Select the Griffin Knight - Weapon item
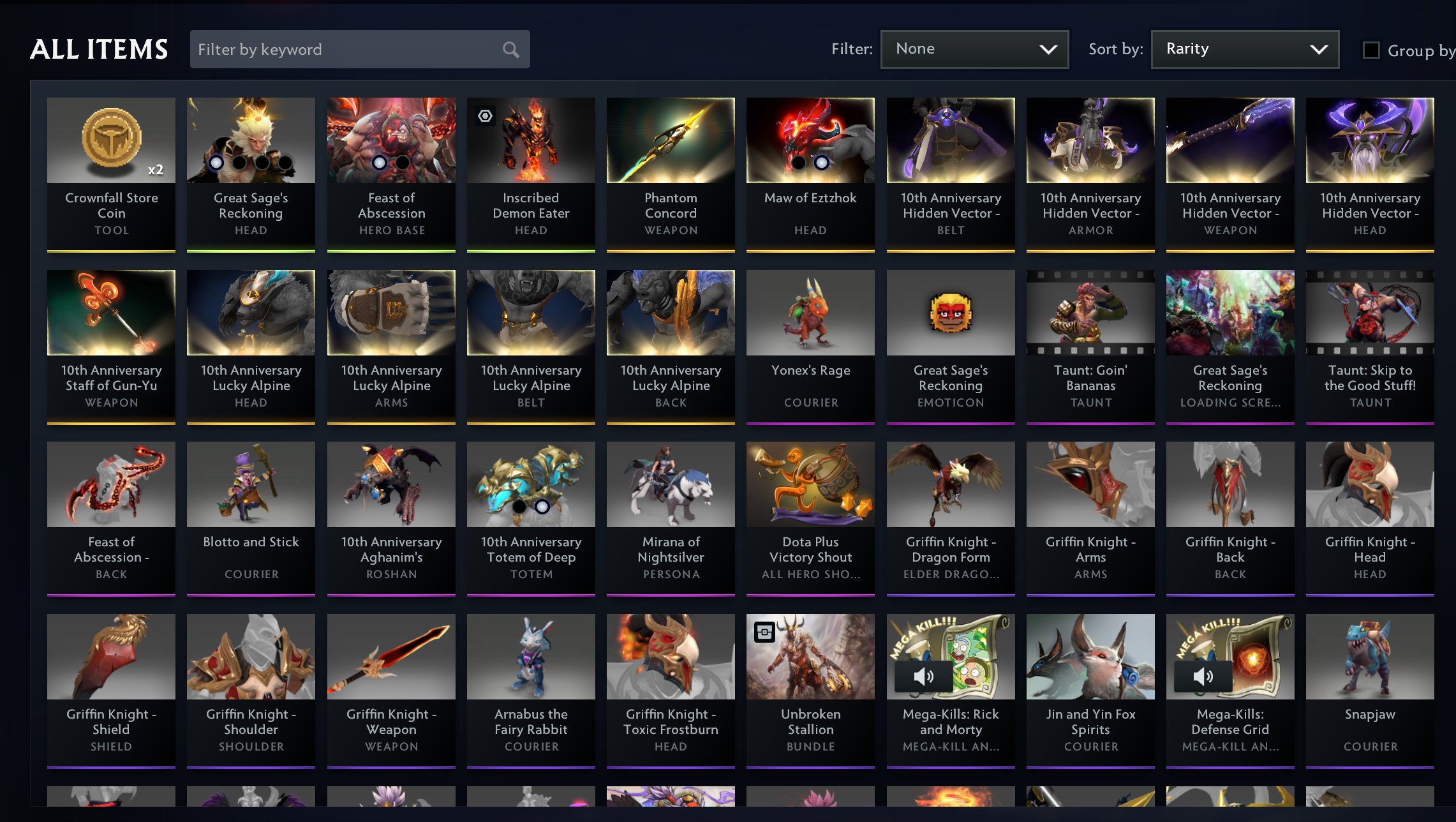 [x=391, y=656]
